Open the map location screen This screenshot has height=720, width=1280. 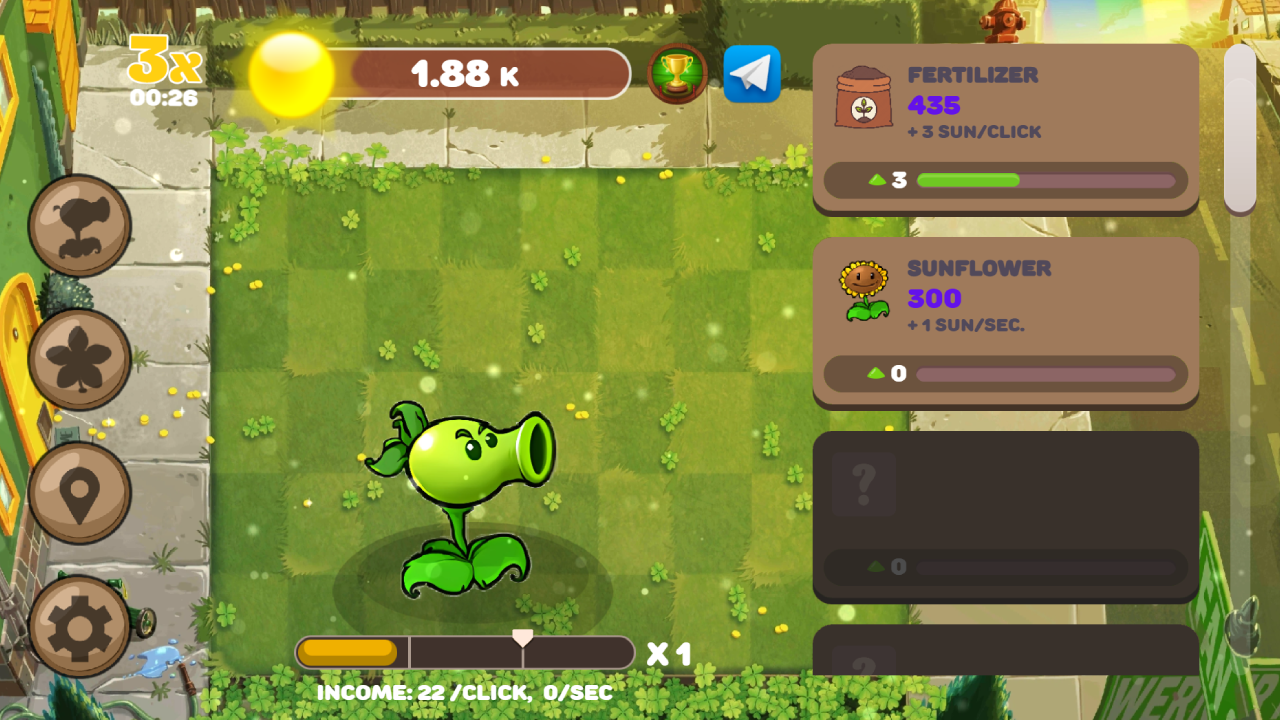pos(80,494)
